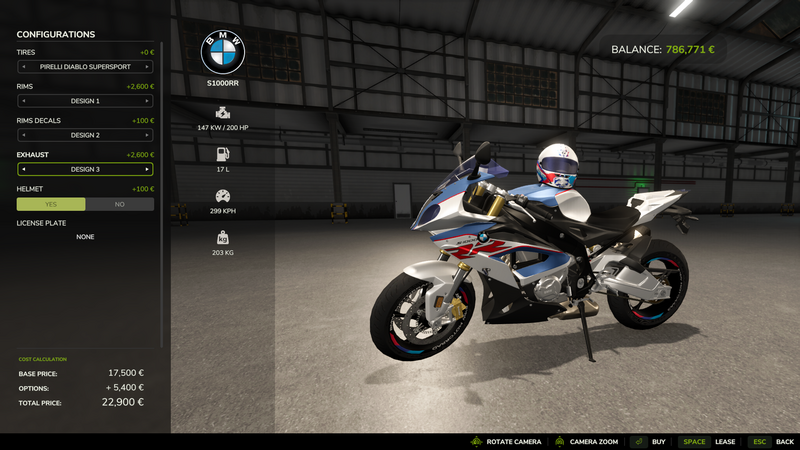Click the Rotate Camera control

pos(506,442)
